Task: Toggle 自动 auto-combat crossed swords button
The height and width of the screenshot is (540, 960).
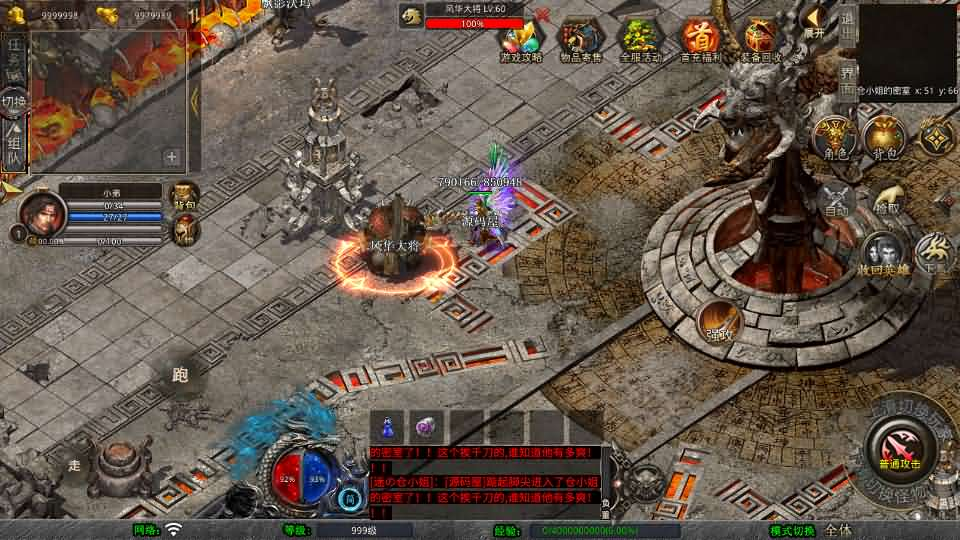Action: tap(836, 200)
